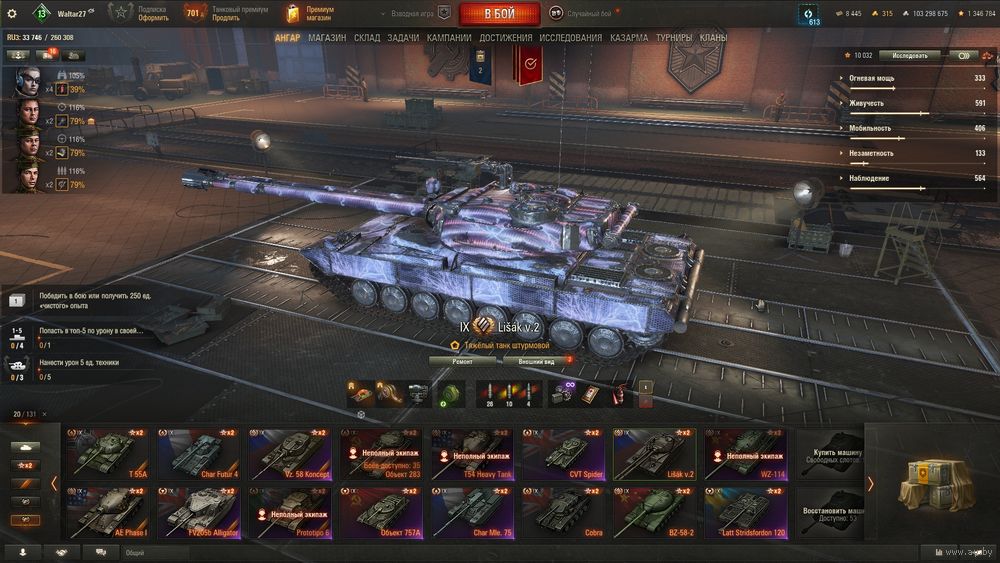
Task: Open the Премиум магазин
Action: 311,13
